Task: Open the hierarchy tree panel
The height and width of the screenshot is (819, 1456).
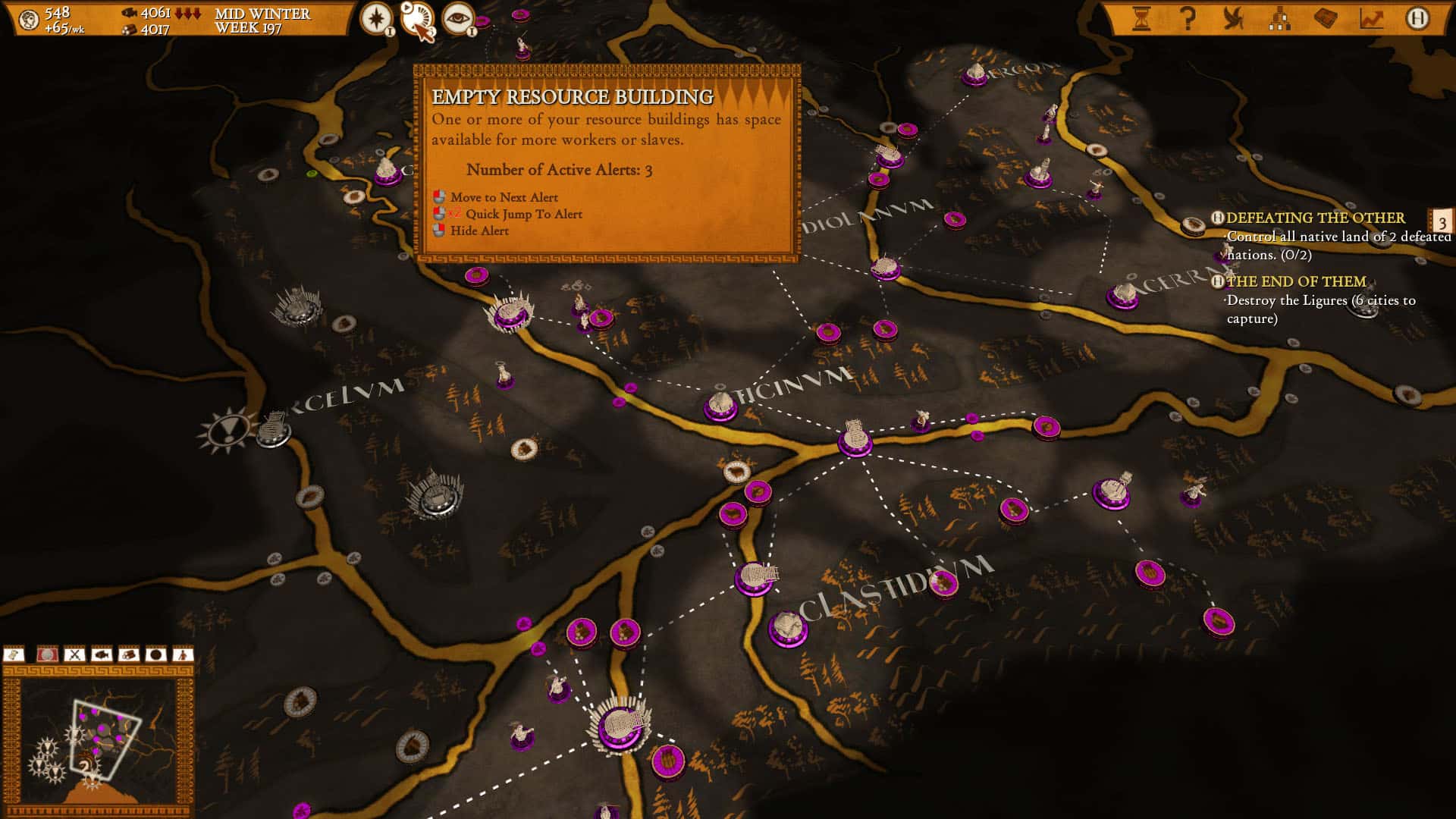Action: [1279, 18]
